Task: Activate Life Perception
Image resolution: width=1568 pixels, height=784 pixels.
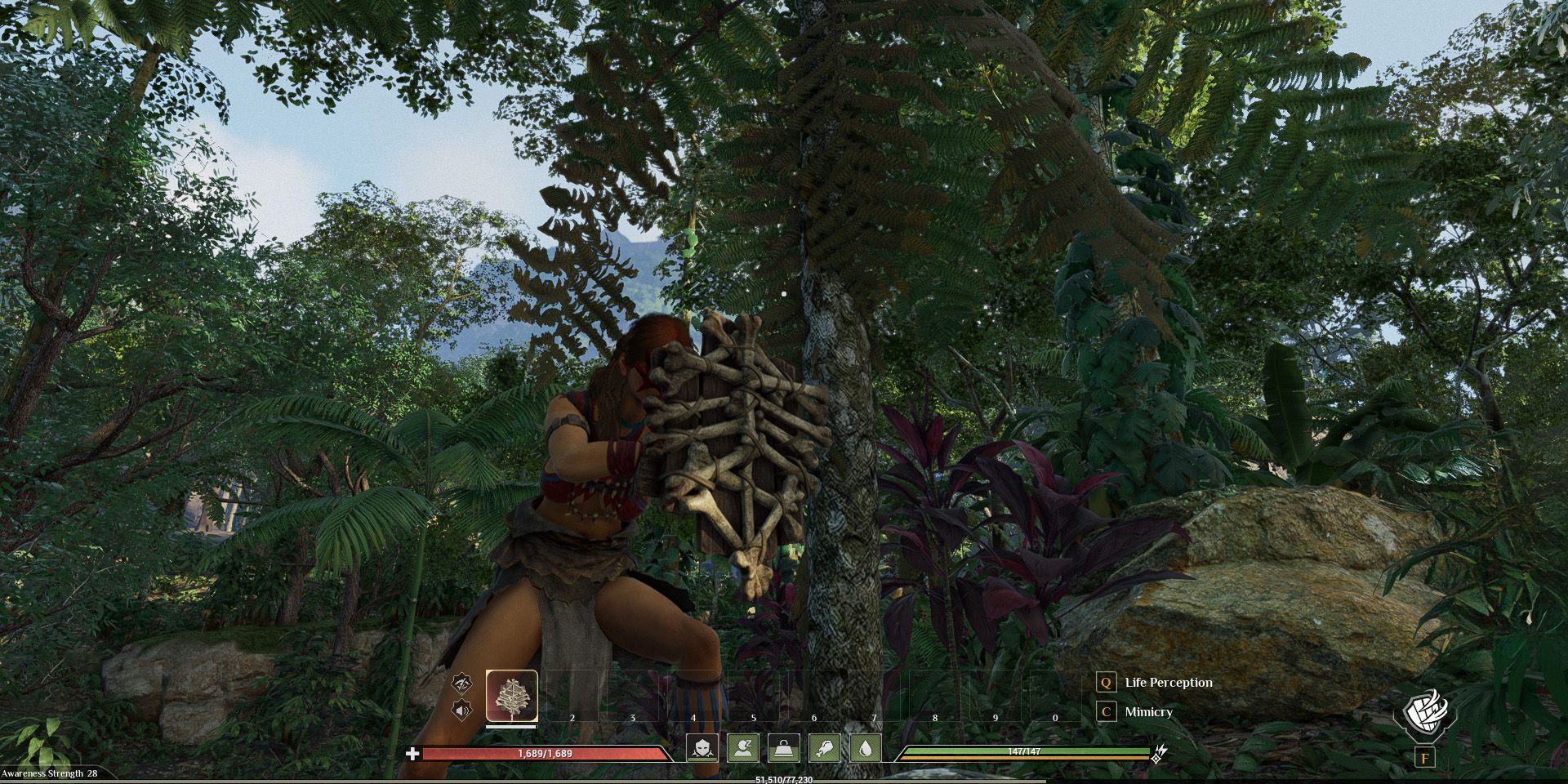Action: [x=1169, y=683]
